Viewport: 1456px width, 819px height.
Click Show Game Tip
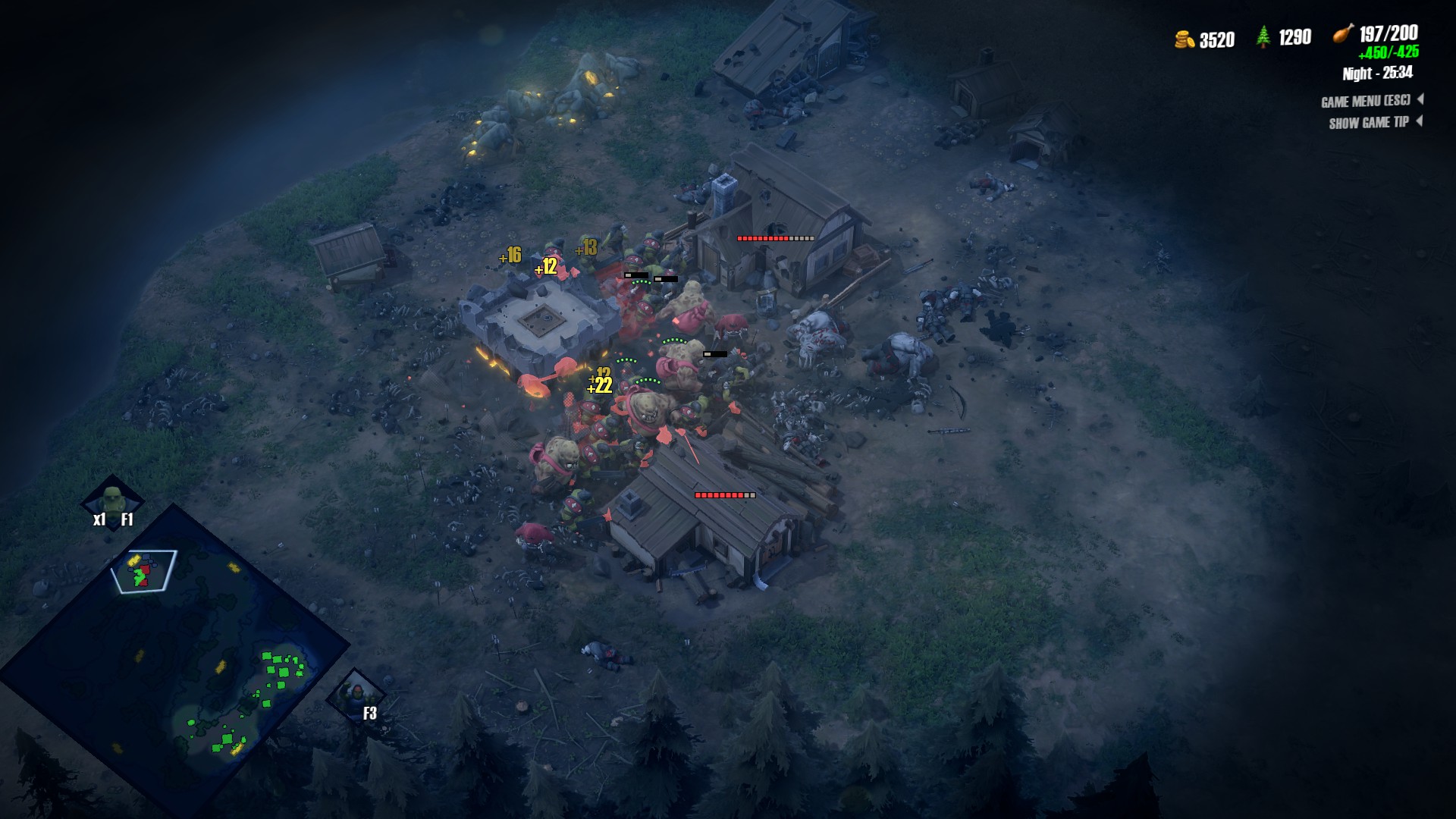[1369, 123]
